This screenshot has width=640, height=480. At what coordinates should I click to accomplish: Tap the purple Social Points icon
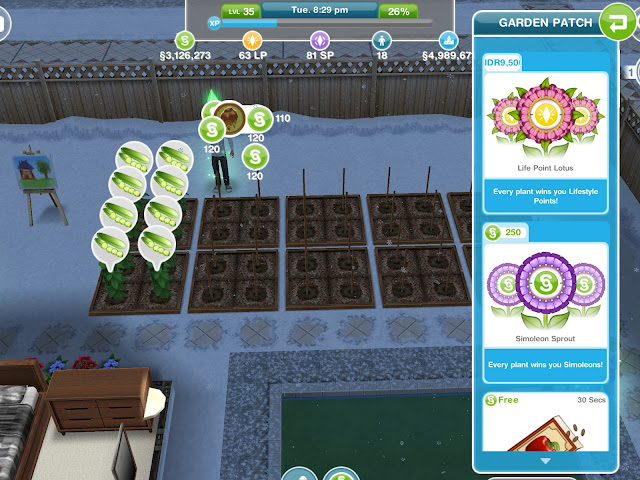pos(320,41)
